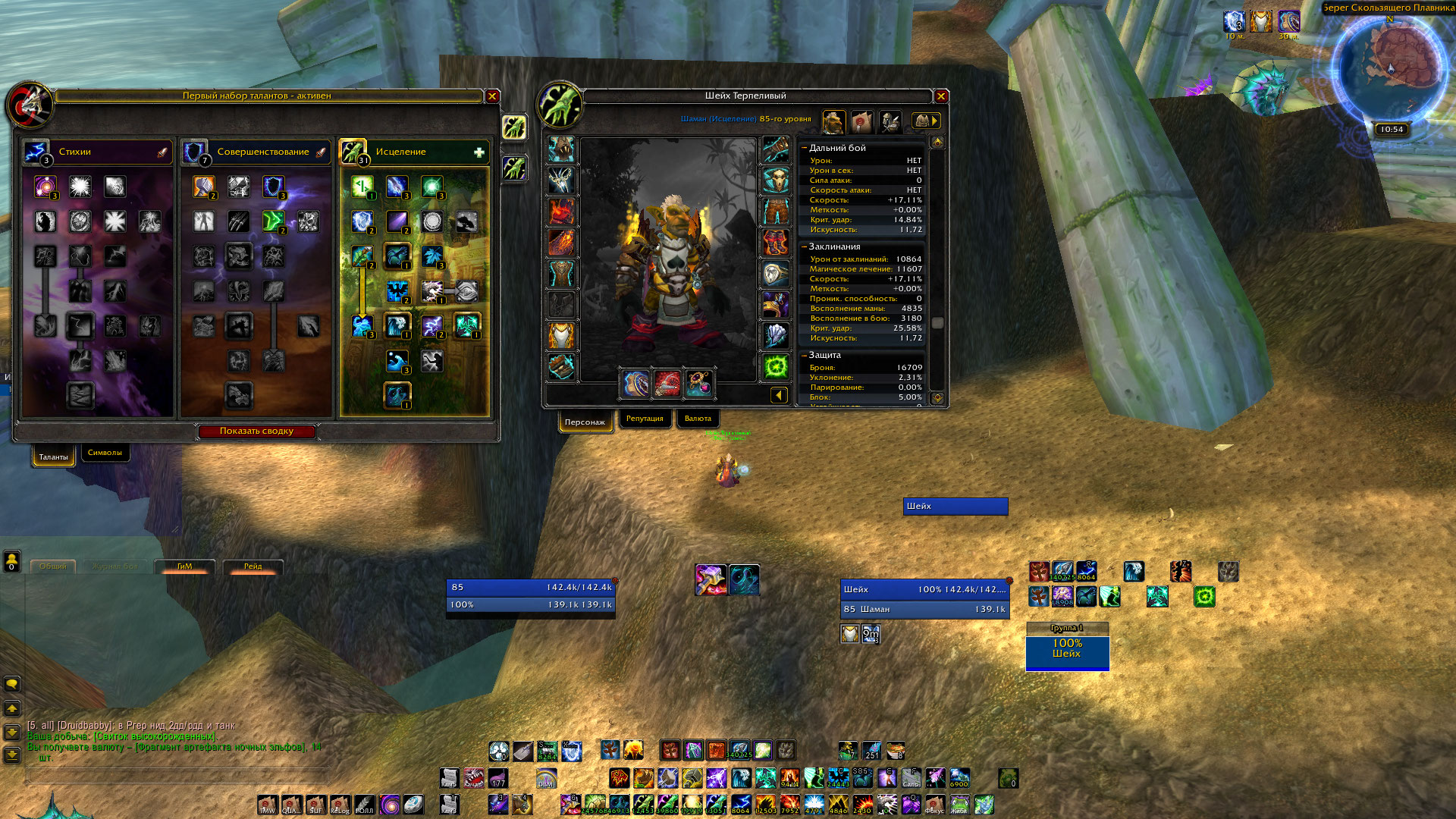Collapse the Защита stats section

[805, 355]
